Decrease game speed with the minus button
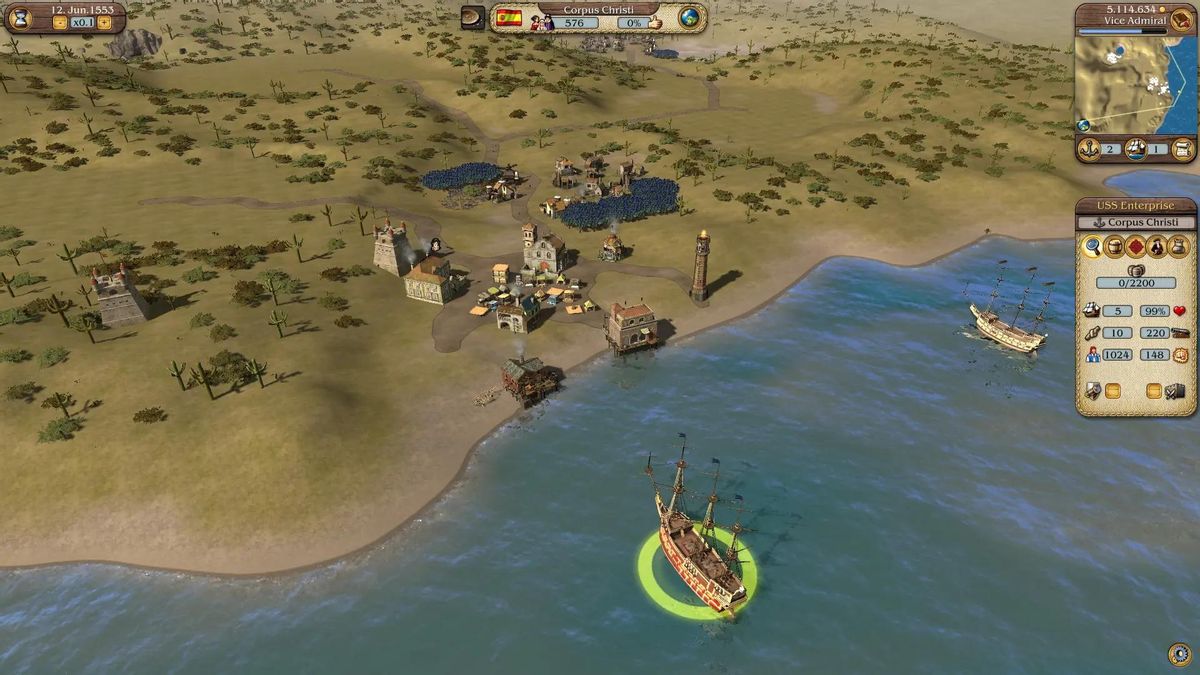 pos(60,23)
